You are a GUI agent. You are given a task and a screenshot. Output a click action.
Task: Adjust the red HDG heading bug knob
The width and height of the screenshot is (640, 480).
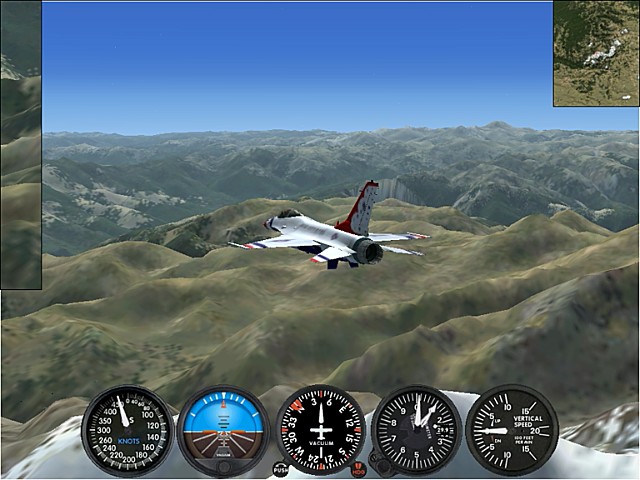pyautogui.click(x=359, y=467)
